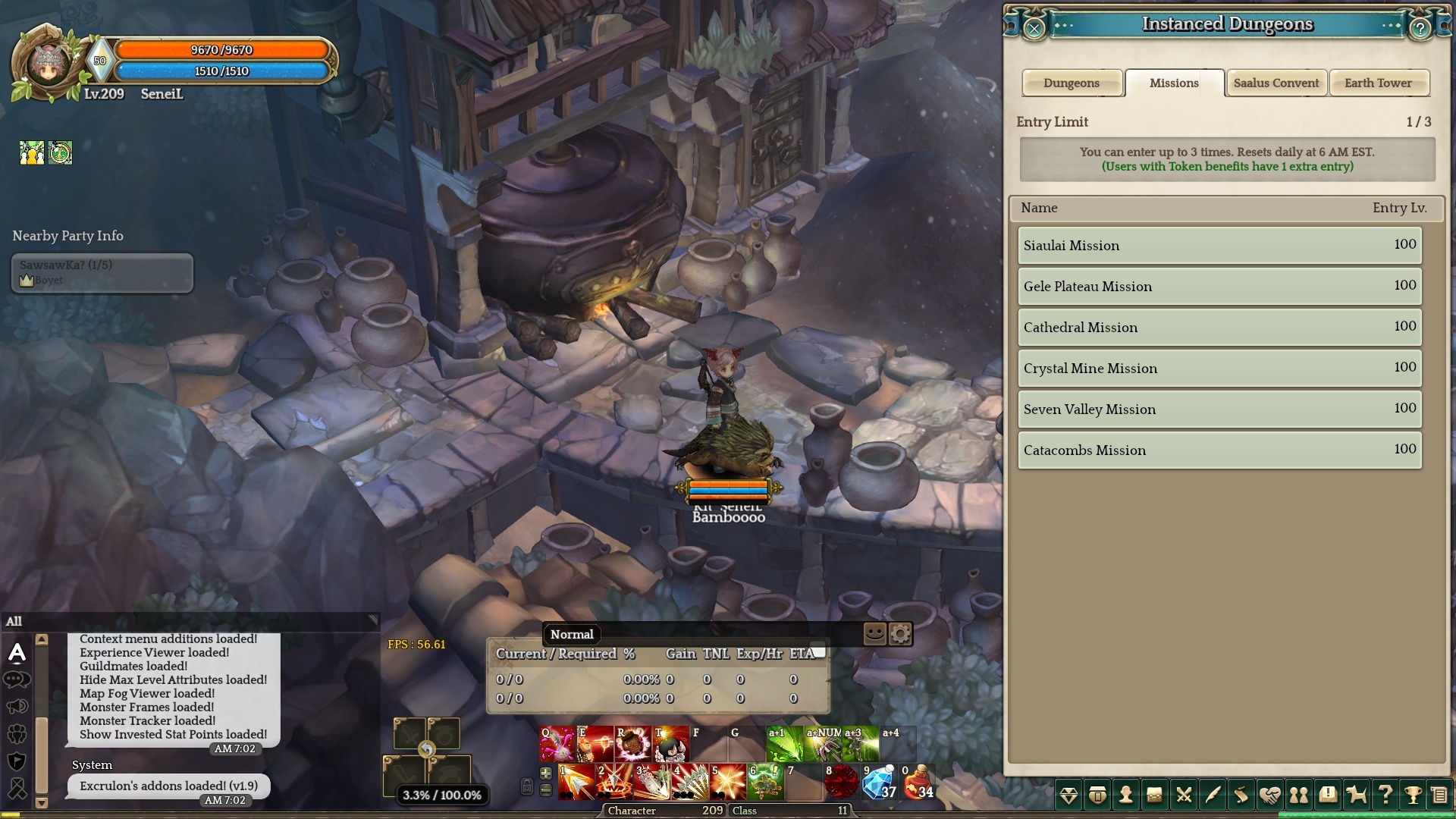The height and width of the screenshot is (819, 1456).
Task: Click the chat settings gear icon
Action: point(900,634)
